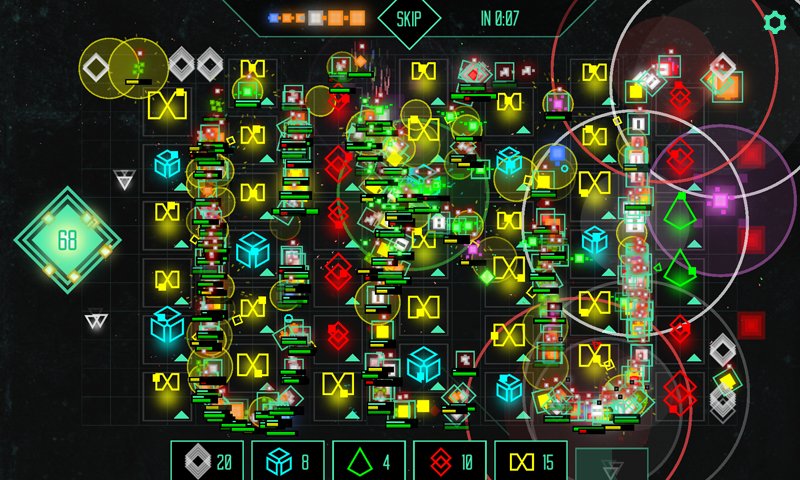Select the red diamond tower costing 10
The image size is (800, 480).
click(449, 461)
